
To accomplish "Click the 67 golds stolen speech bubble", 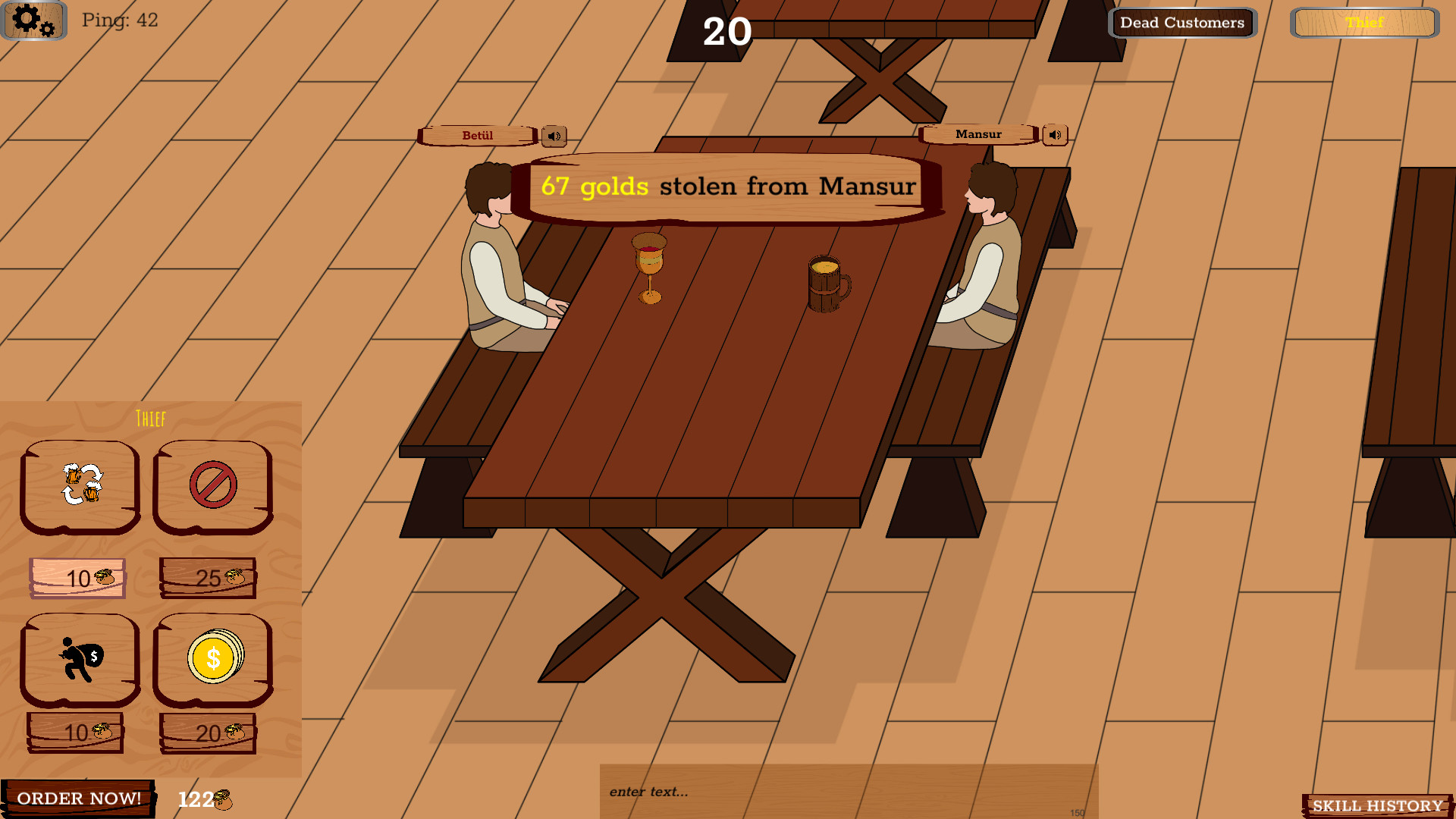I will [x=719, y=187].
